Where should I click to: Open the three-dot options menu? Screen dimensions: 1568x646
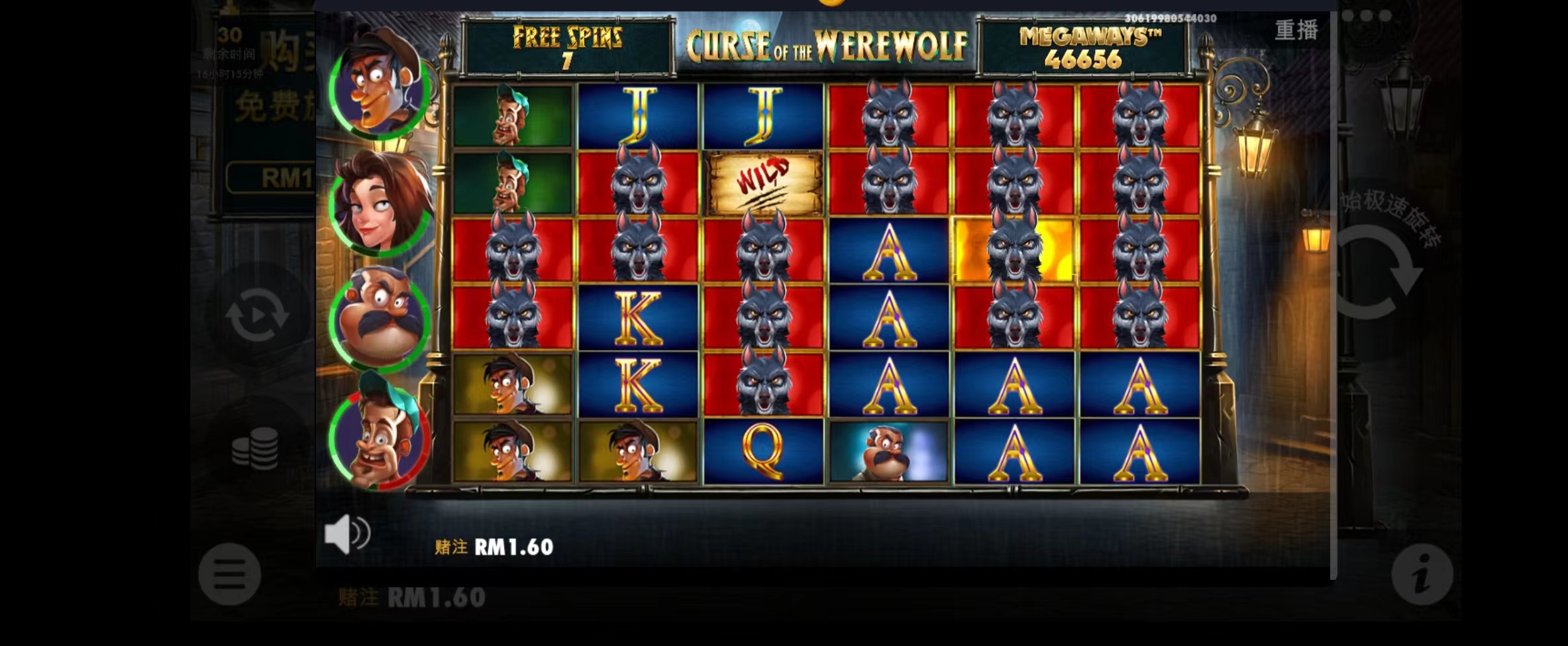pos(1376,16)
